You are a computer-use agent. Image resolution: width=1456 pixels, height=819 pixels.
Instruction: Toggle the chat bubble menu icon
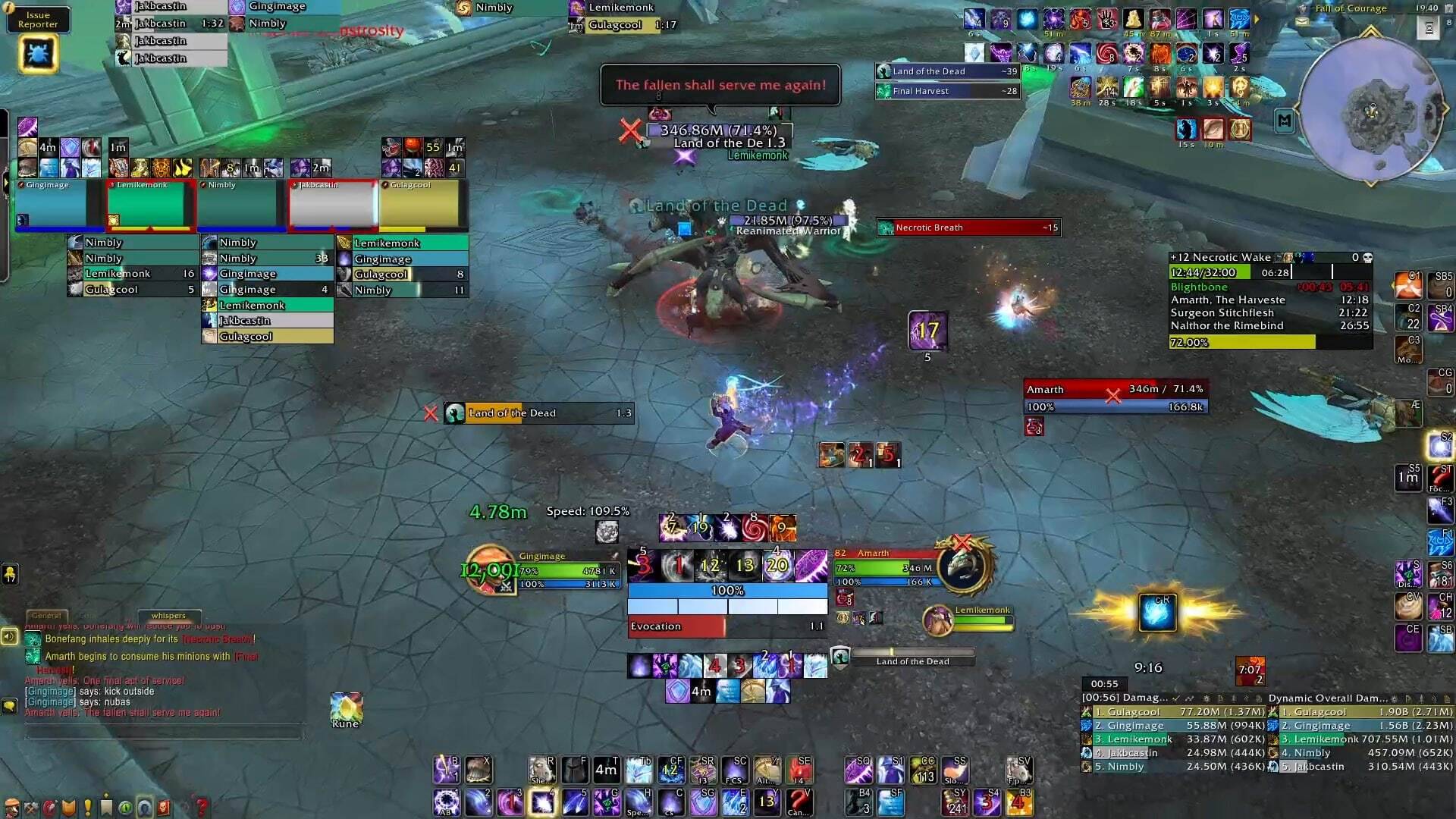[8, 705]
